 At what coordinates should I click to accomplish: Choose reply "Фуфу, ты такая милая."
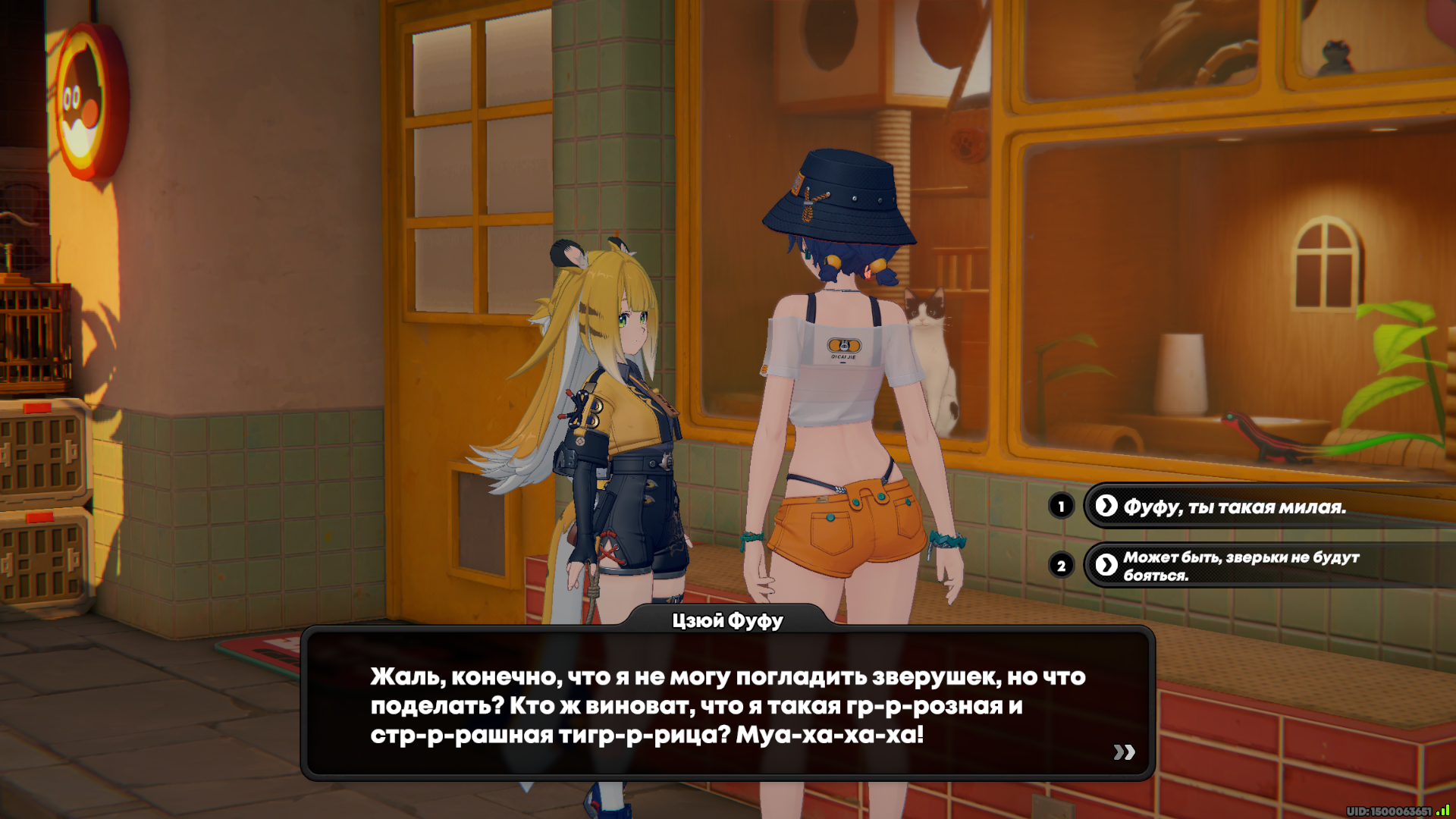click(1234, 507)
